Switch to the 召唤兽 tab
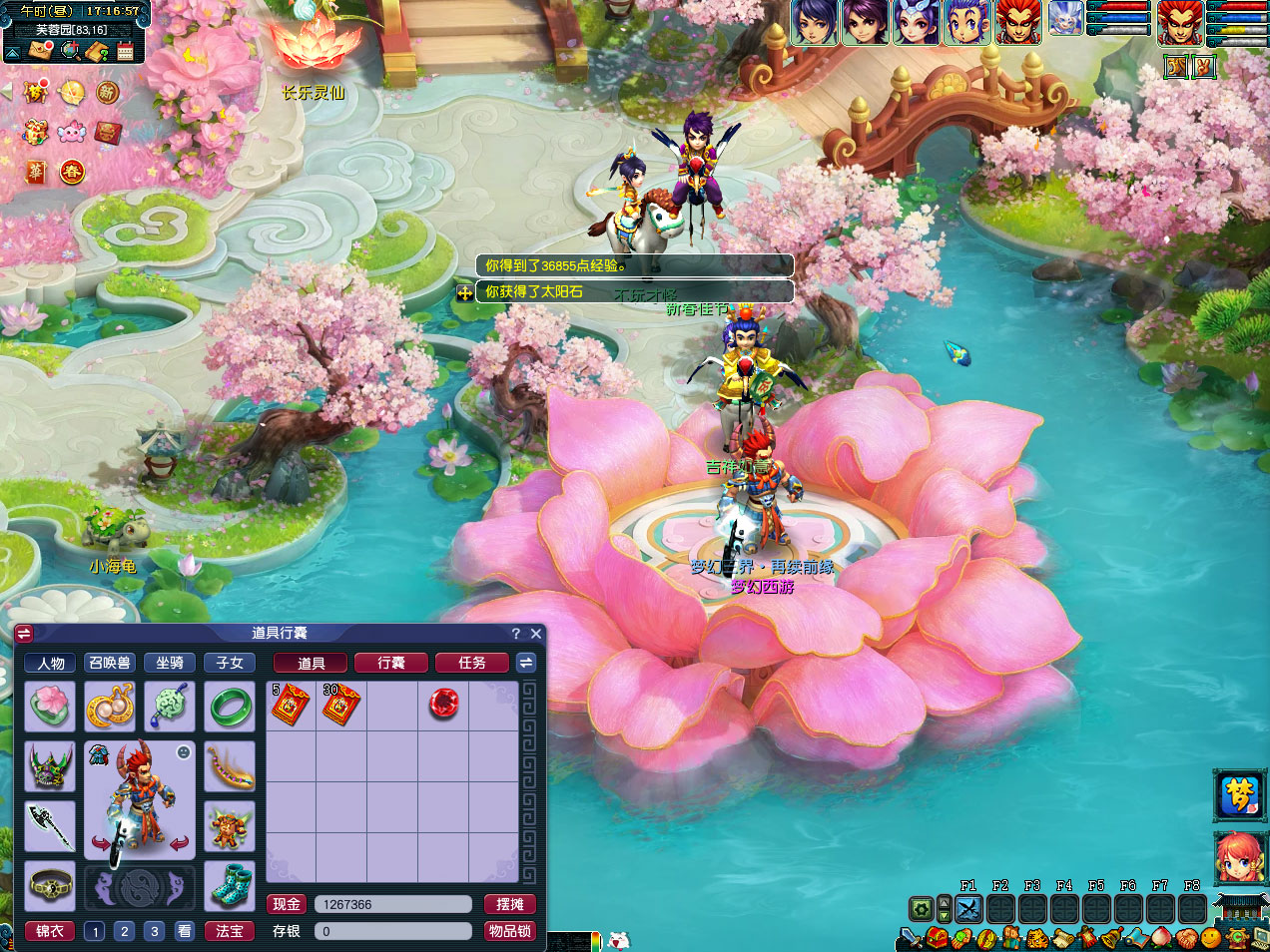Viewport: 1270px width, 952px height. click(x=110, y=663)
